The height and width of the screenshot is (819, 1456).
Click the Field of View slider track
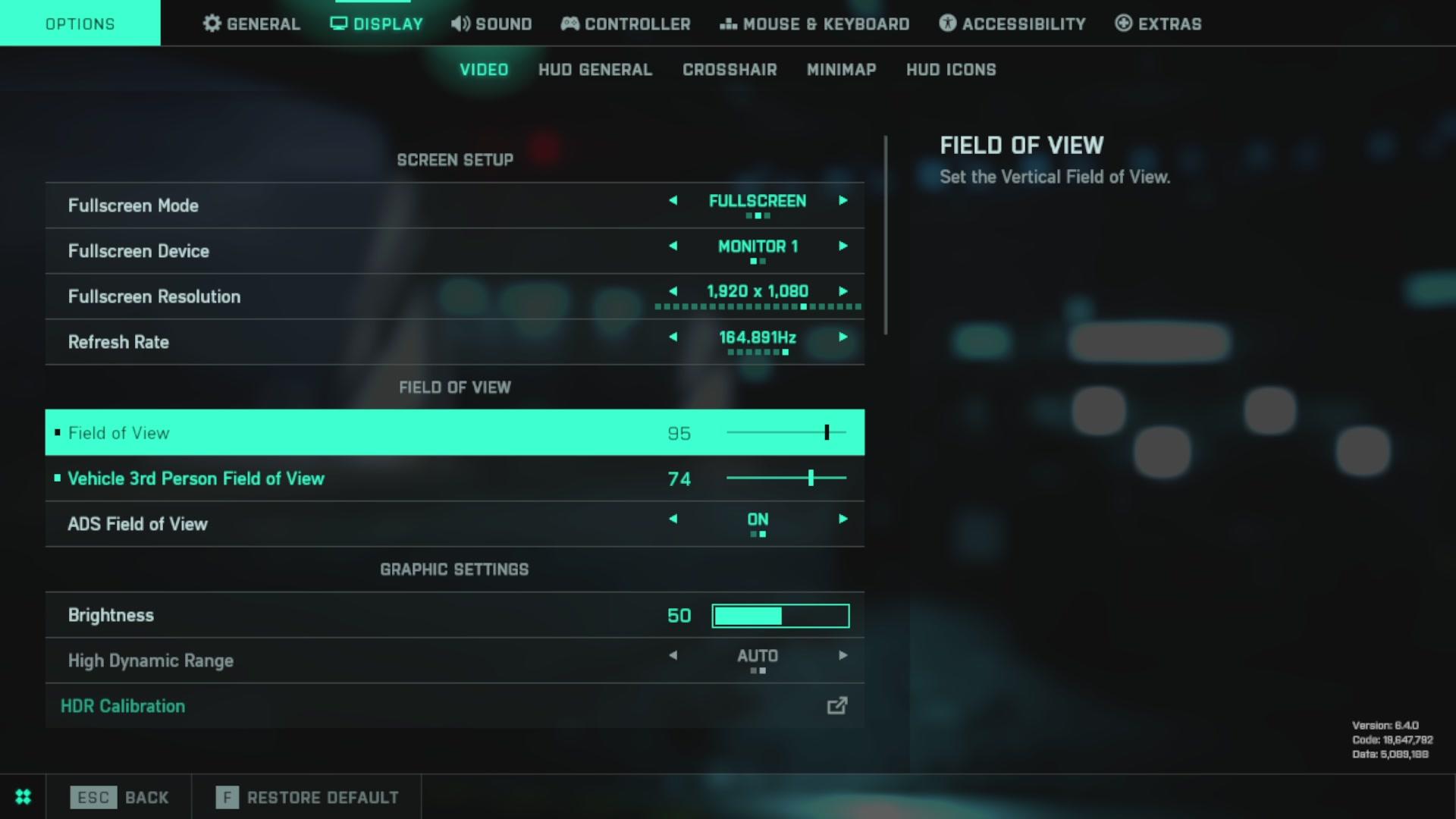786,433
